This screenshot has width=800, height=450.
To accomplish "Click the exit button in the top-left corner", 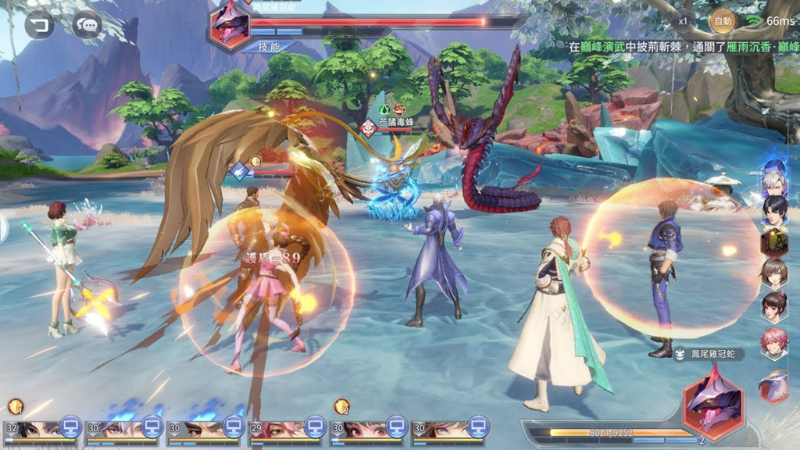I will [40, 25].
